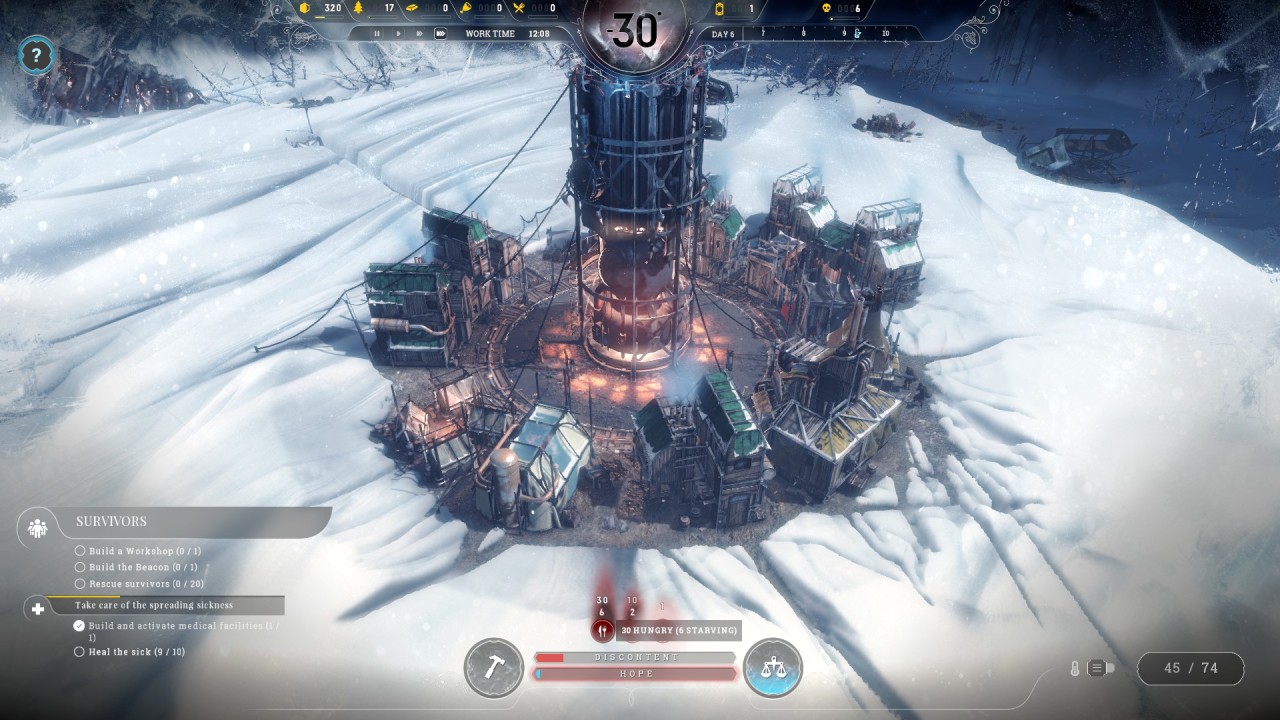Toggle the thermometer heat overlay
Viewport: 1280px width, 720px height.
pyautogui.click(x=1075, y=668)
